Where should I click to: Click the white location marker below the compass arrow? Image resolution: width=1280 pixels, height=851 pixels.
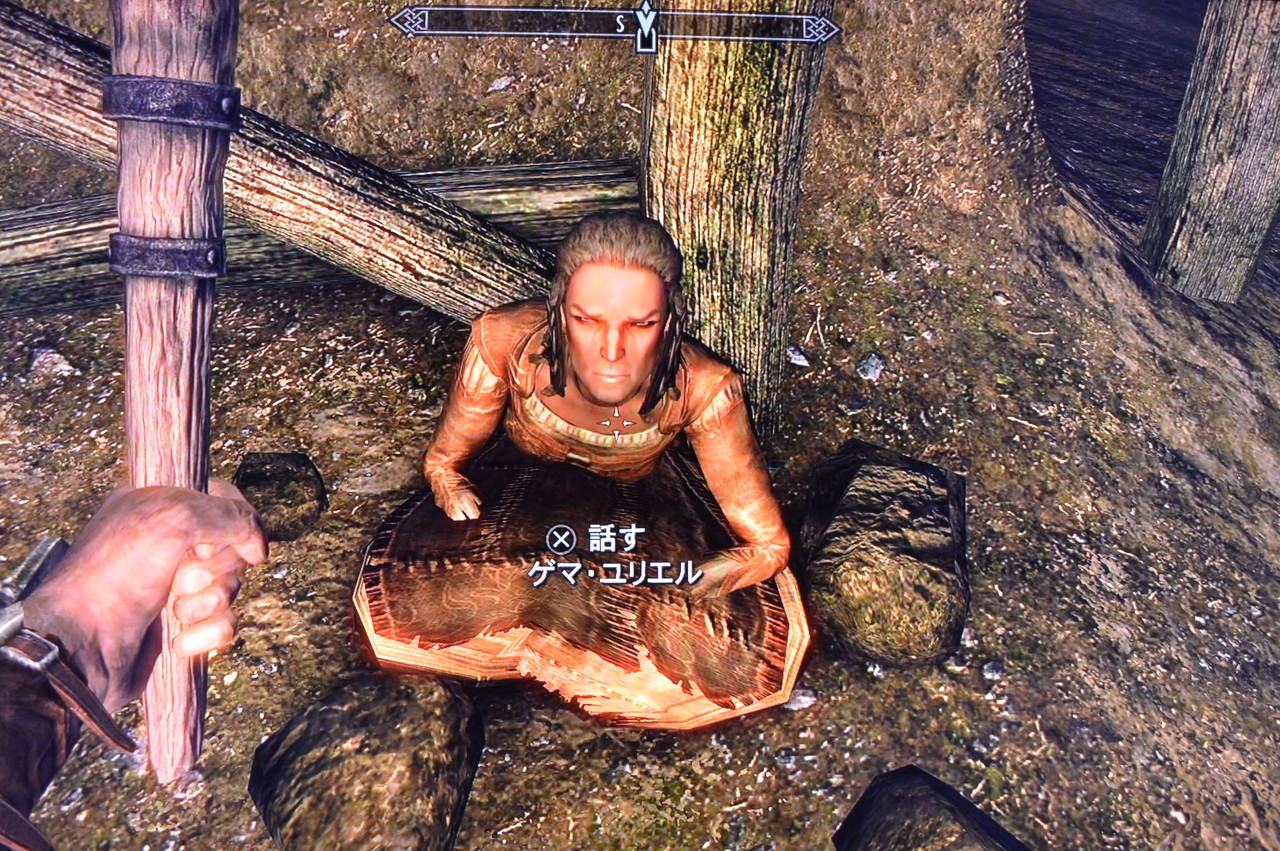644,45
